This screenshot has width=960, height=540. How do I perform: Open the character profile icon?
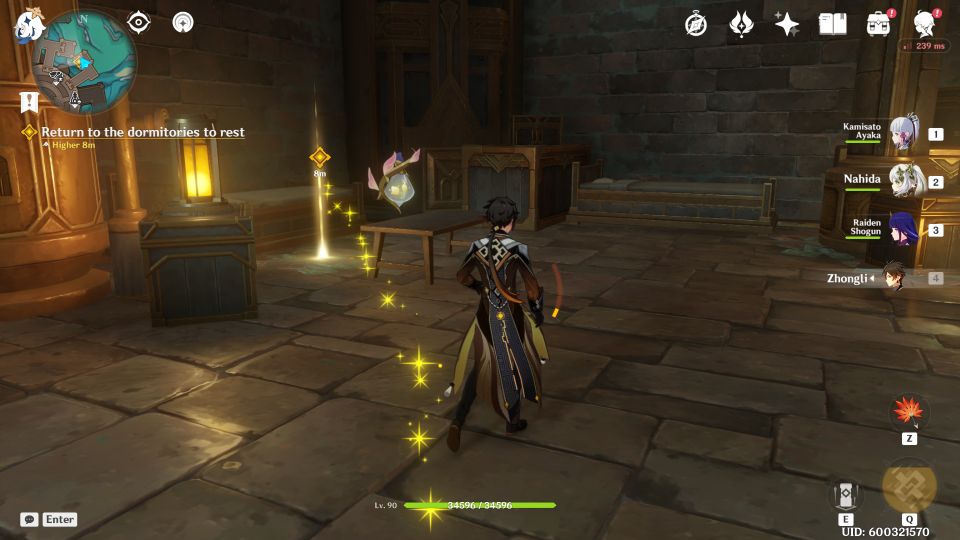[925, 24]
